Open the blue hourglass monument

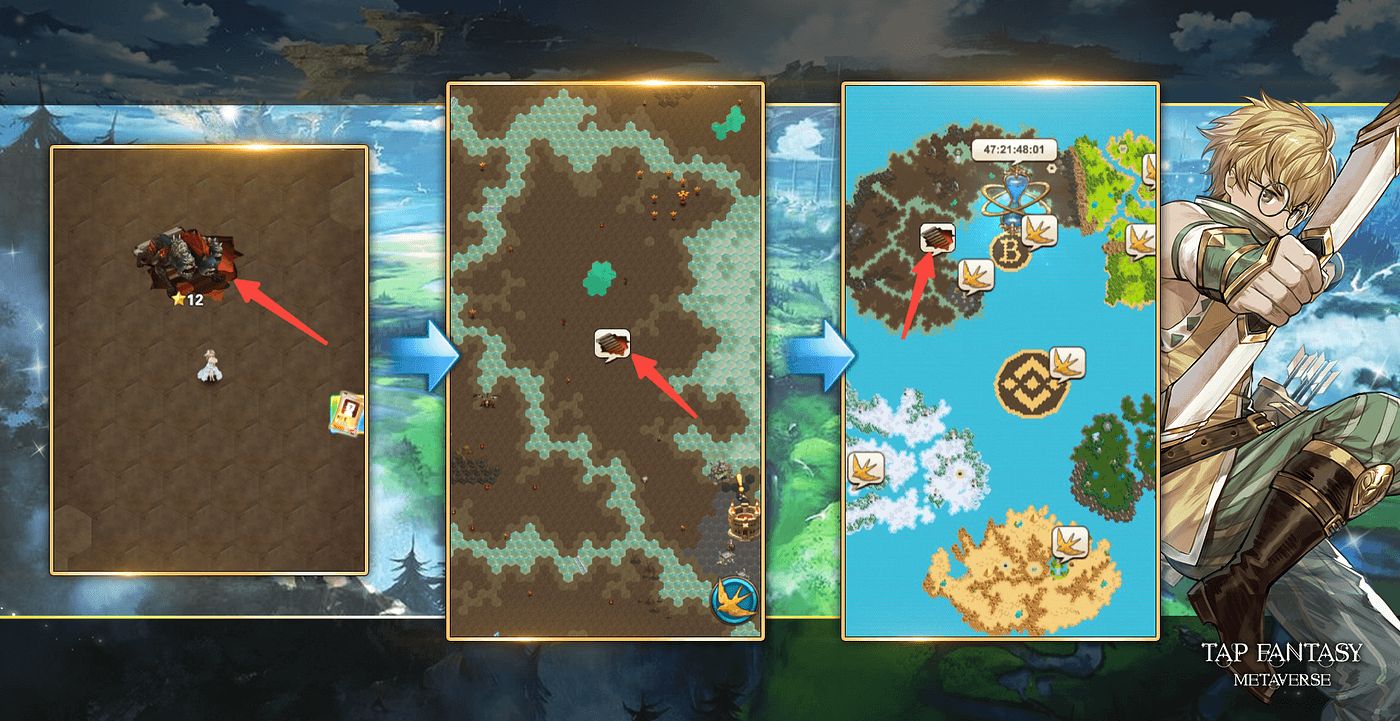pos(1014,192)
